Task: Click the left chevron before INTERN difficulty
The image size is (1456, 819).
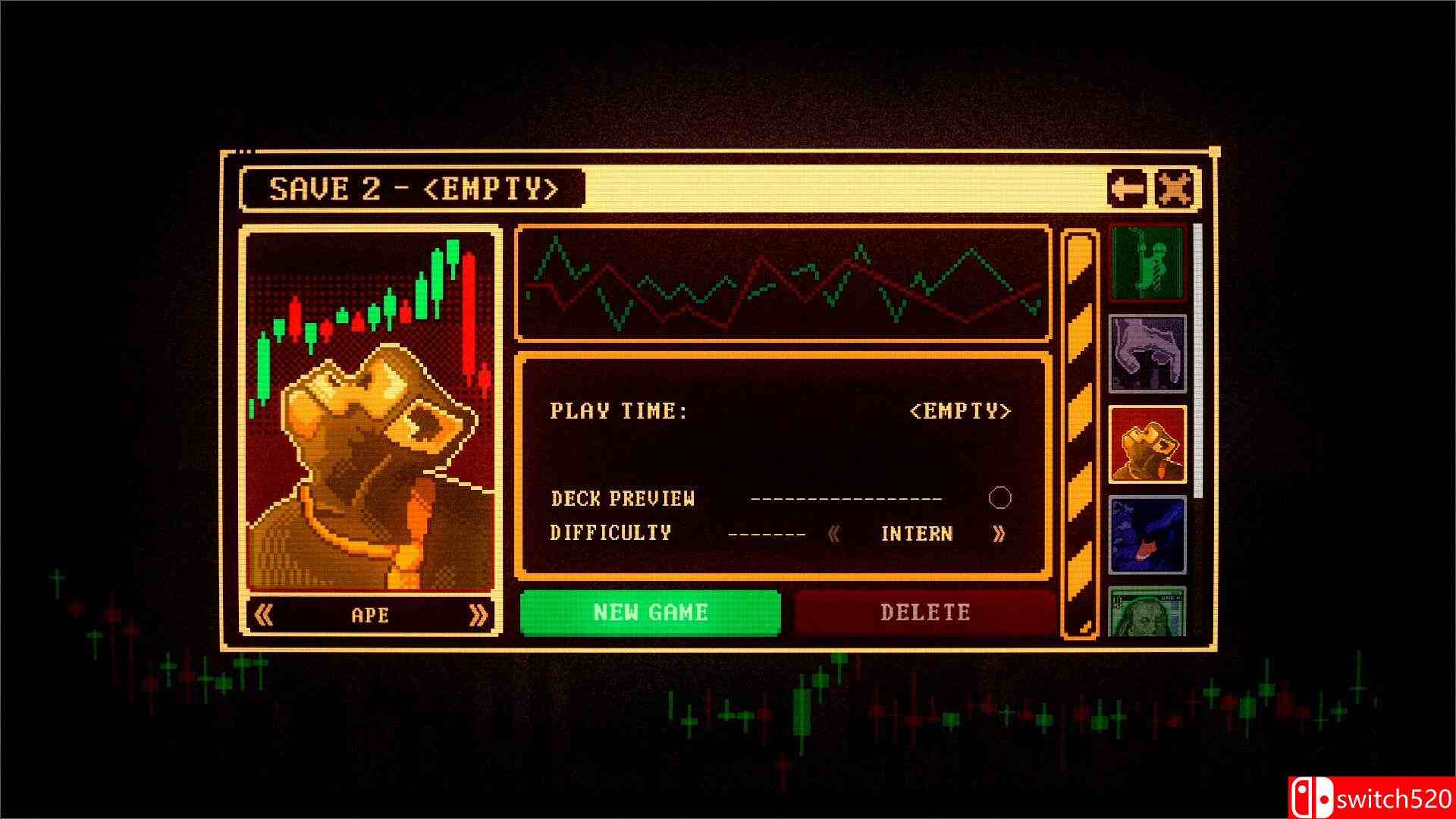Action: 834,533
